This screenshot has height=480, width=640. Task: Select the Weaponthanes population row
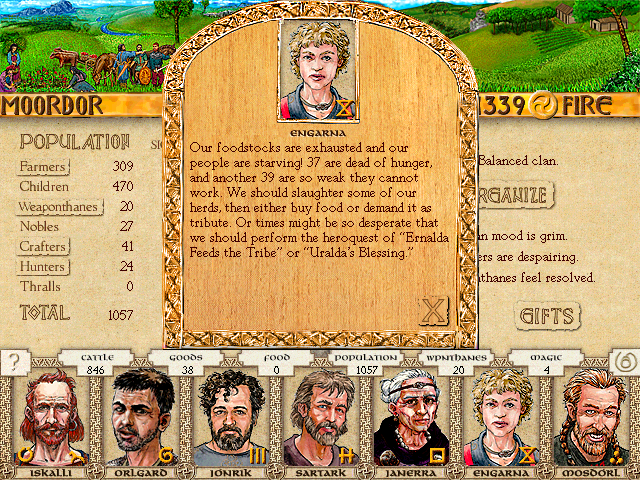pos(58,206)
